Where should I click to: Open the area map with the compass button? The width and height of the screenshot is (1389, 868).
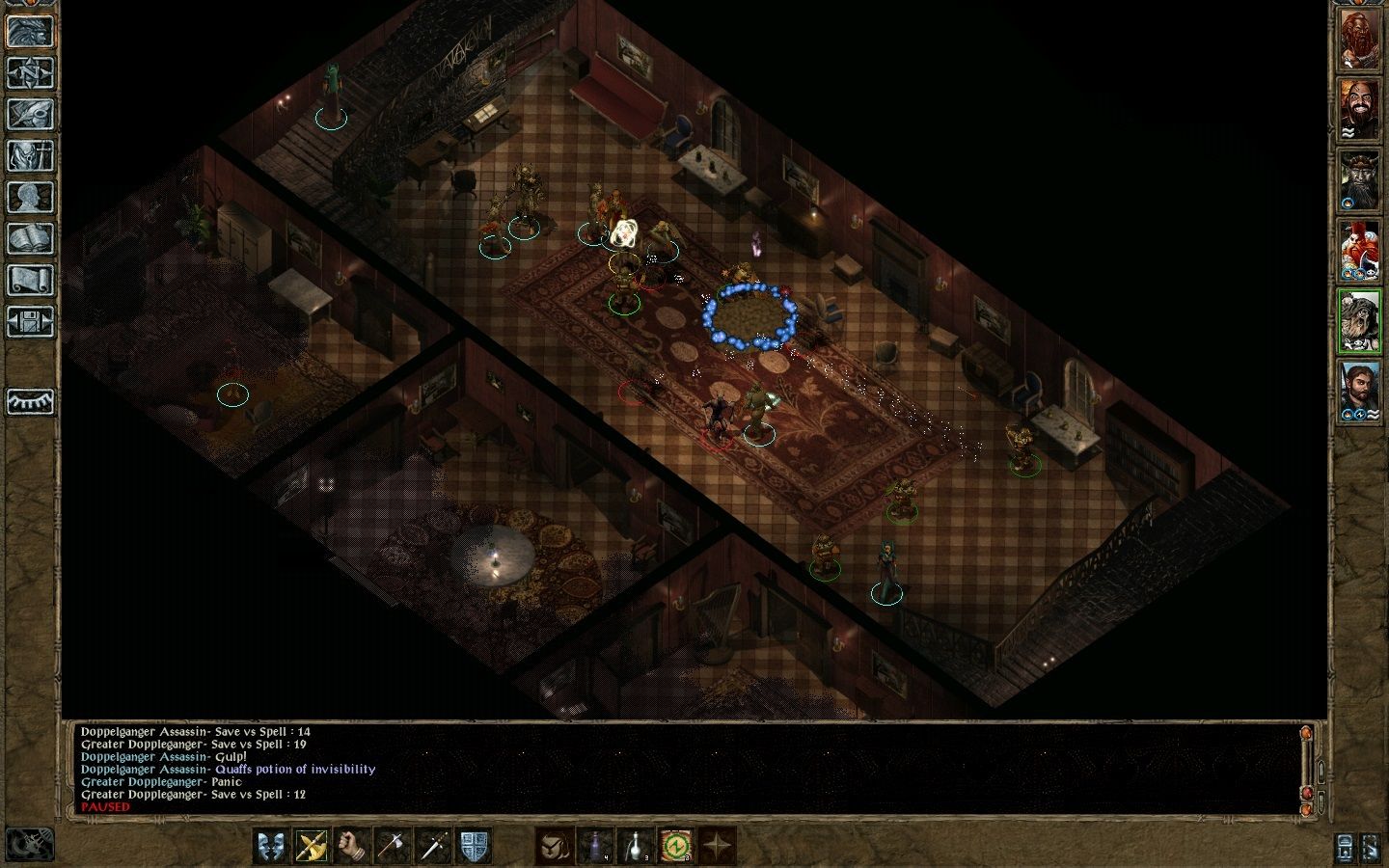pos(30,72)
